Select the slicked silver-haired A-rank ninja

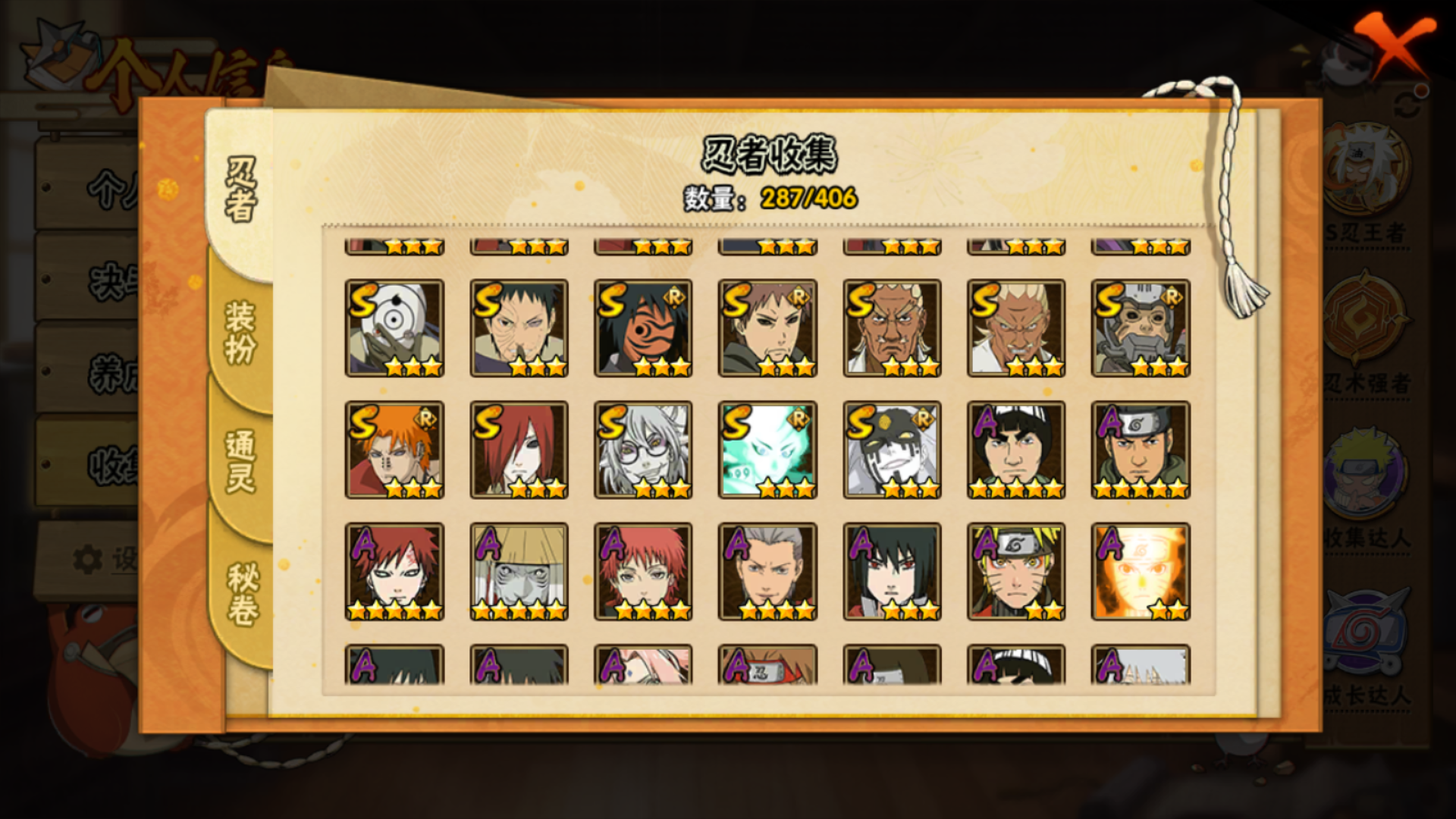[767, 571]
